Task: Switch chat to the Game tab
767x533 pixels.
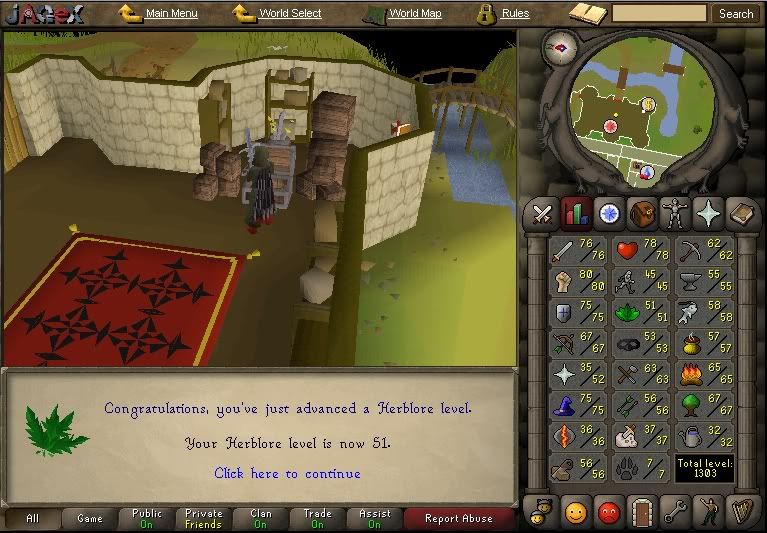Action: click(x=90, y=519)
